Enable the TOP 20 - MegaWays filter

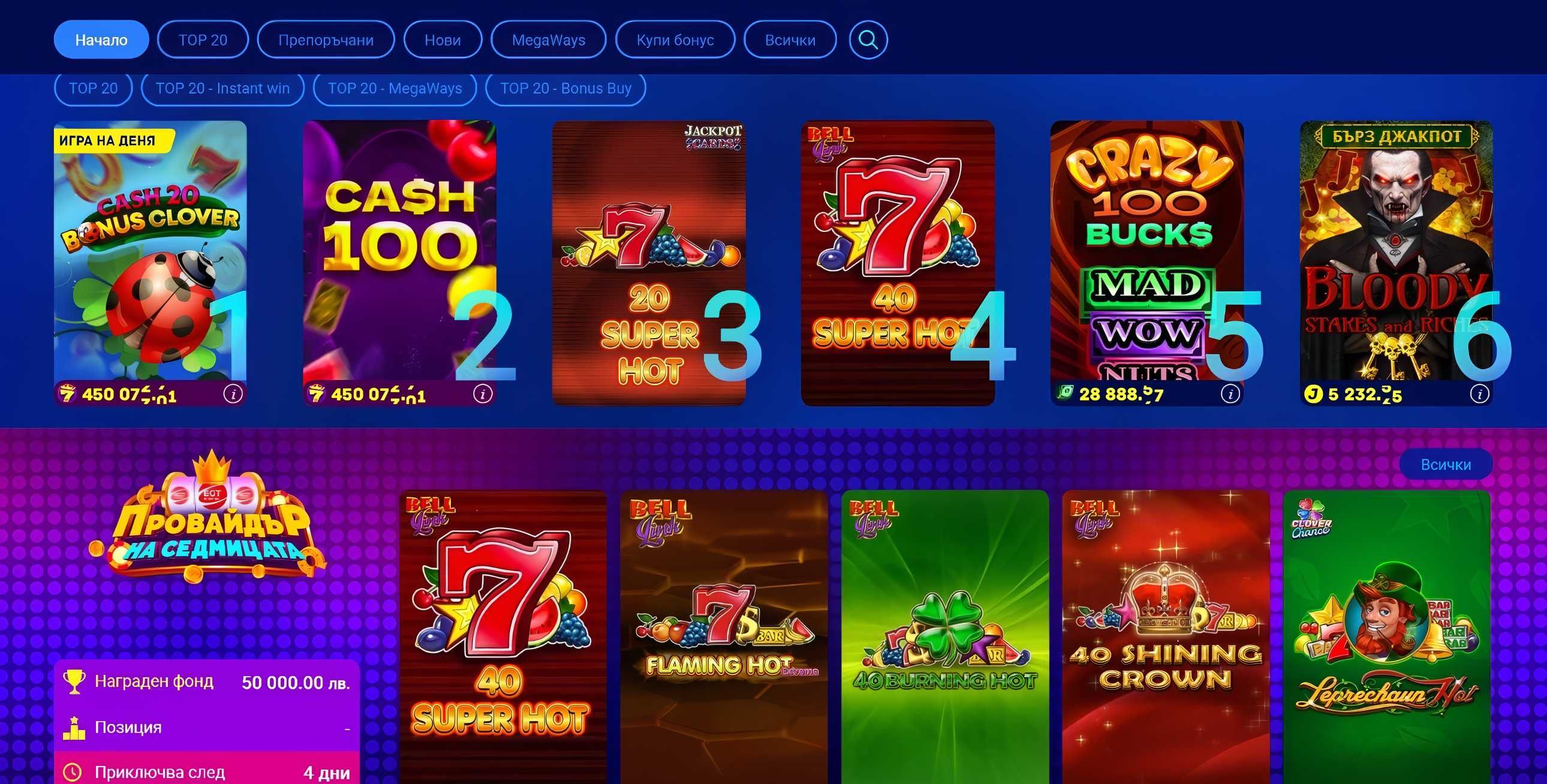click(x=395, y=88)
